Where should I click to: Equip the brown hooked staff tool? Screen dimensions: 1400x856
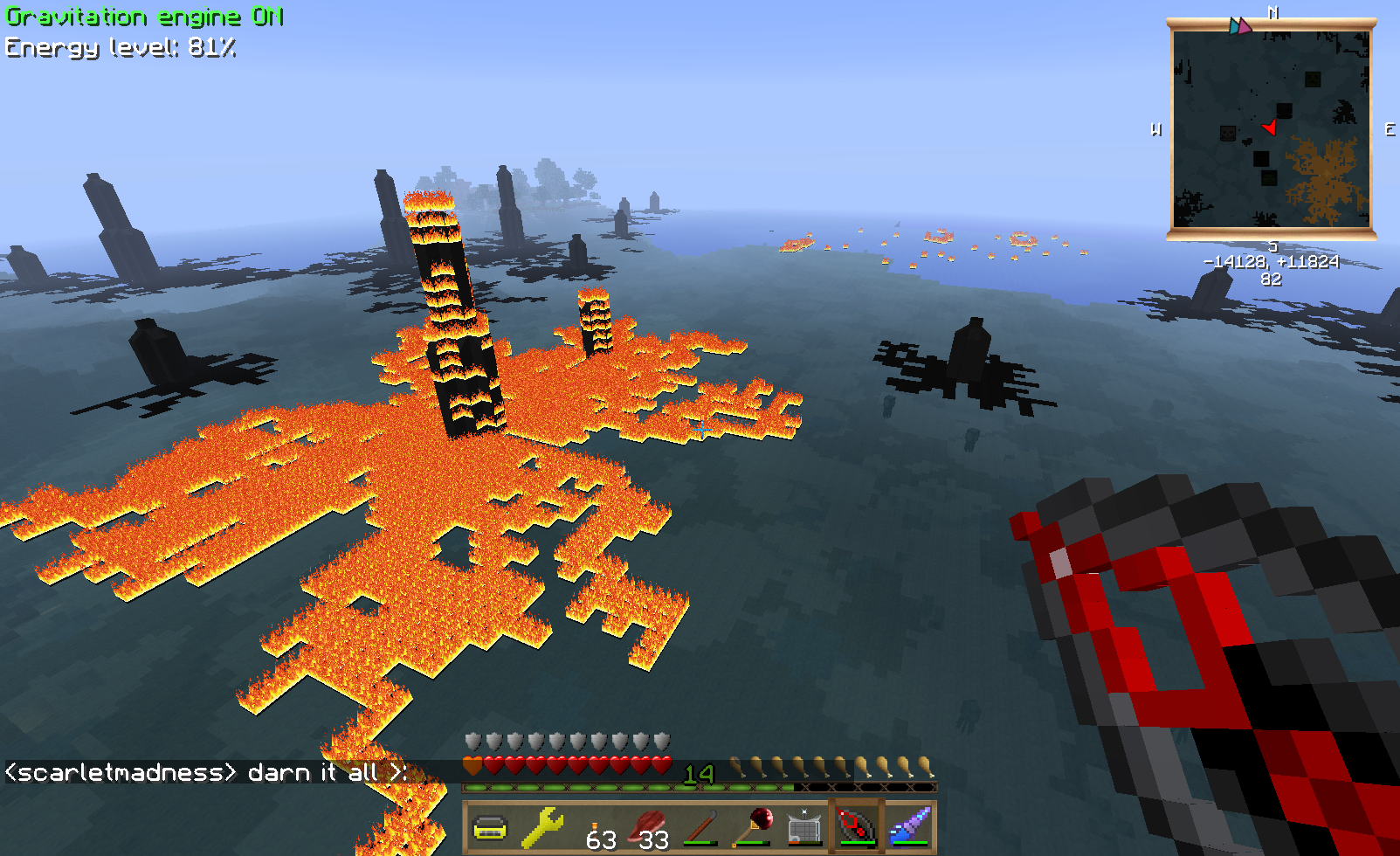[701, 826]
